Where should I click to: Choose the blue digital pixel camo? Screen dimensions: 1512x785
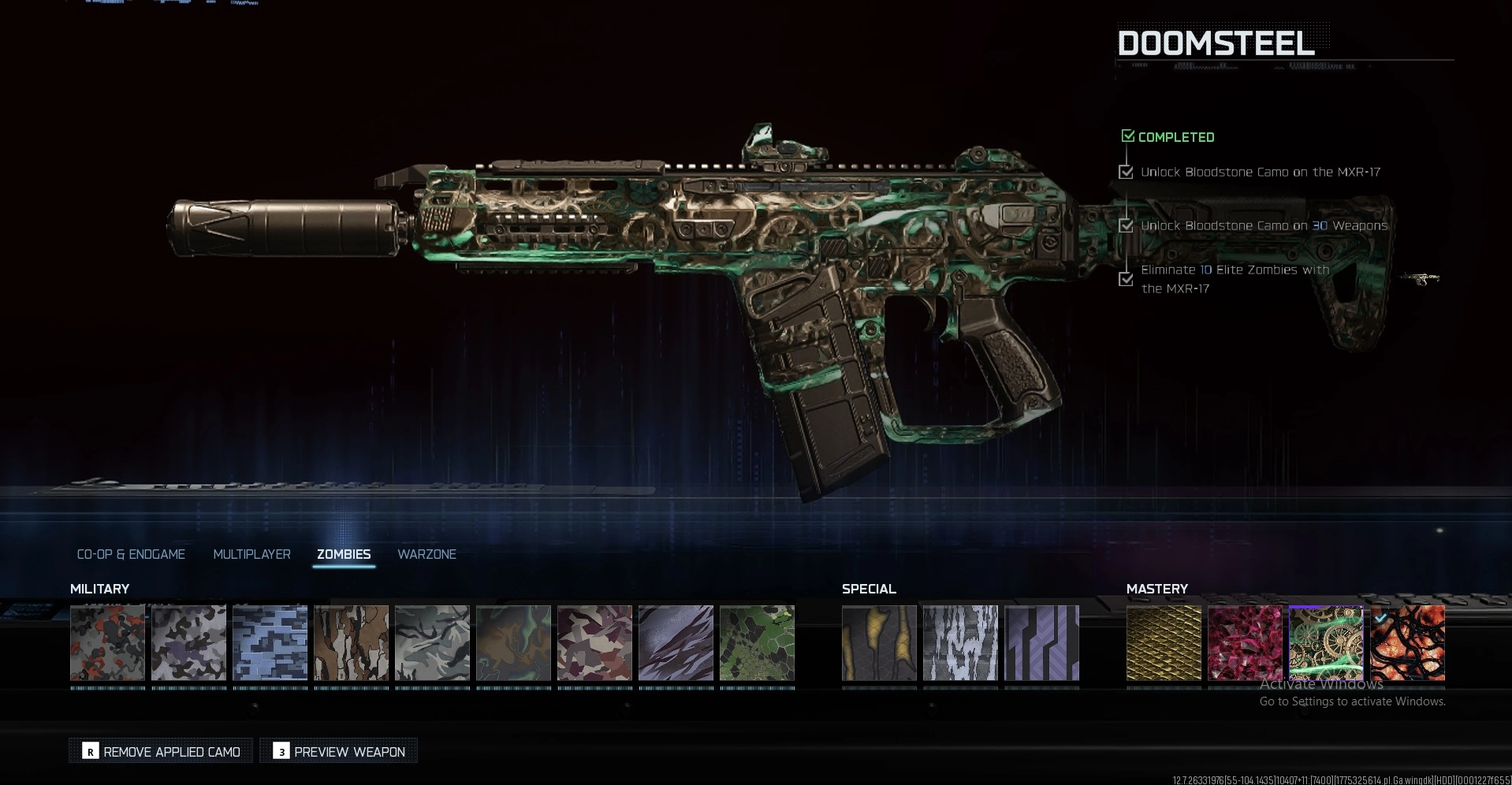click(x=270, y=642)
